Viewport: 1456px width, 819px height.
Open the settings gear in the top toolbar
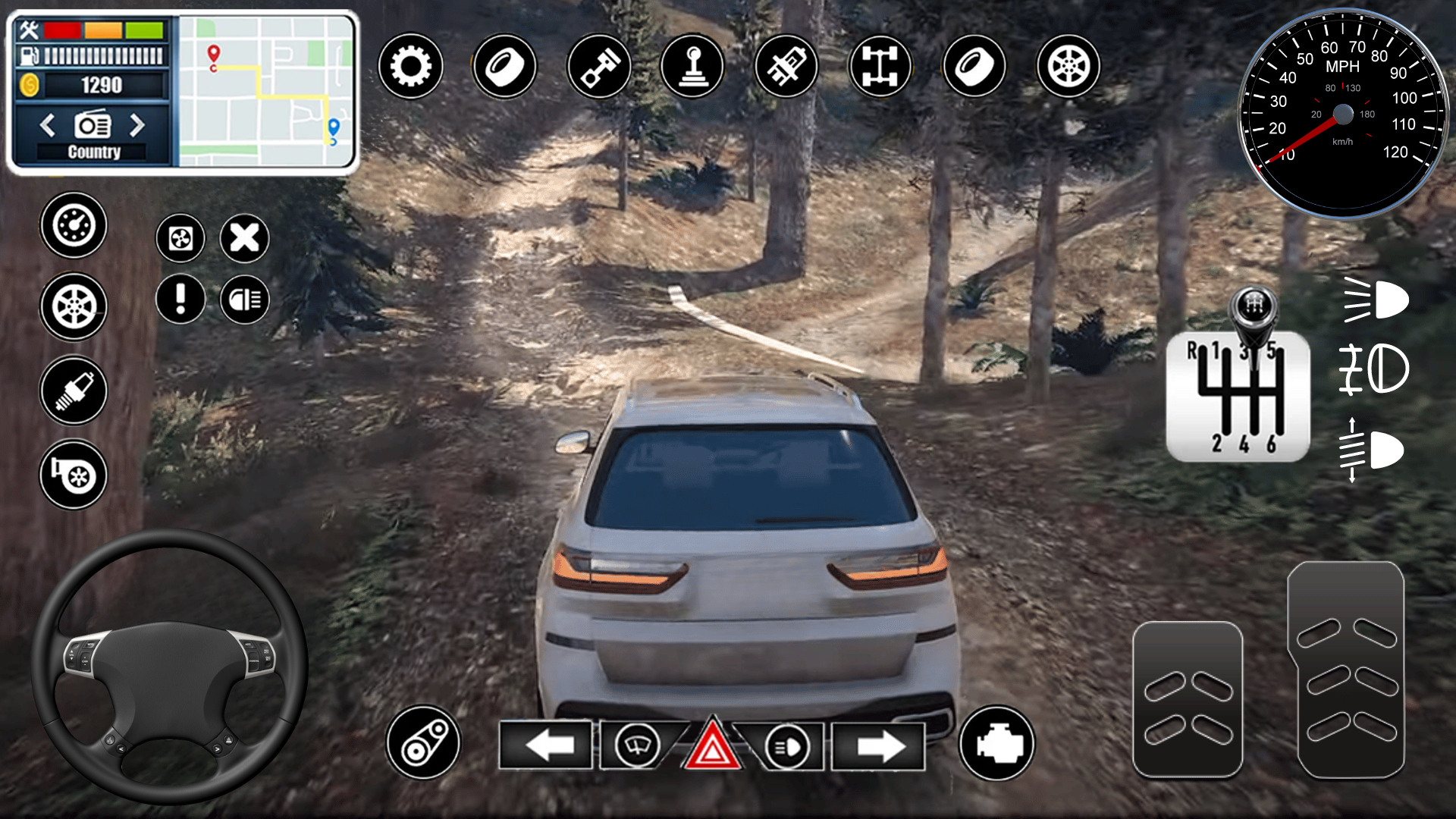pyautogui.click(x=412, y=67)
